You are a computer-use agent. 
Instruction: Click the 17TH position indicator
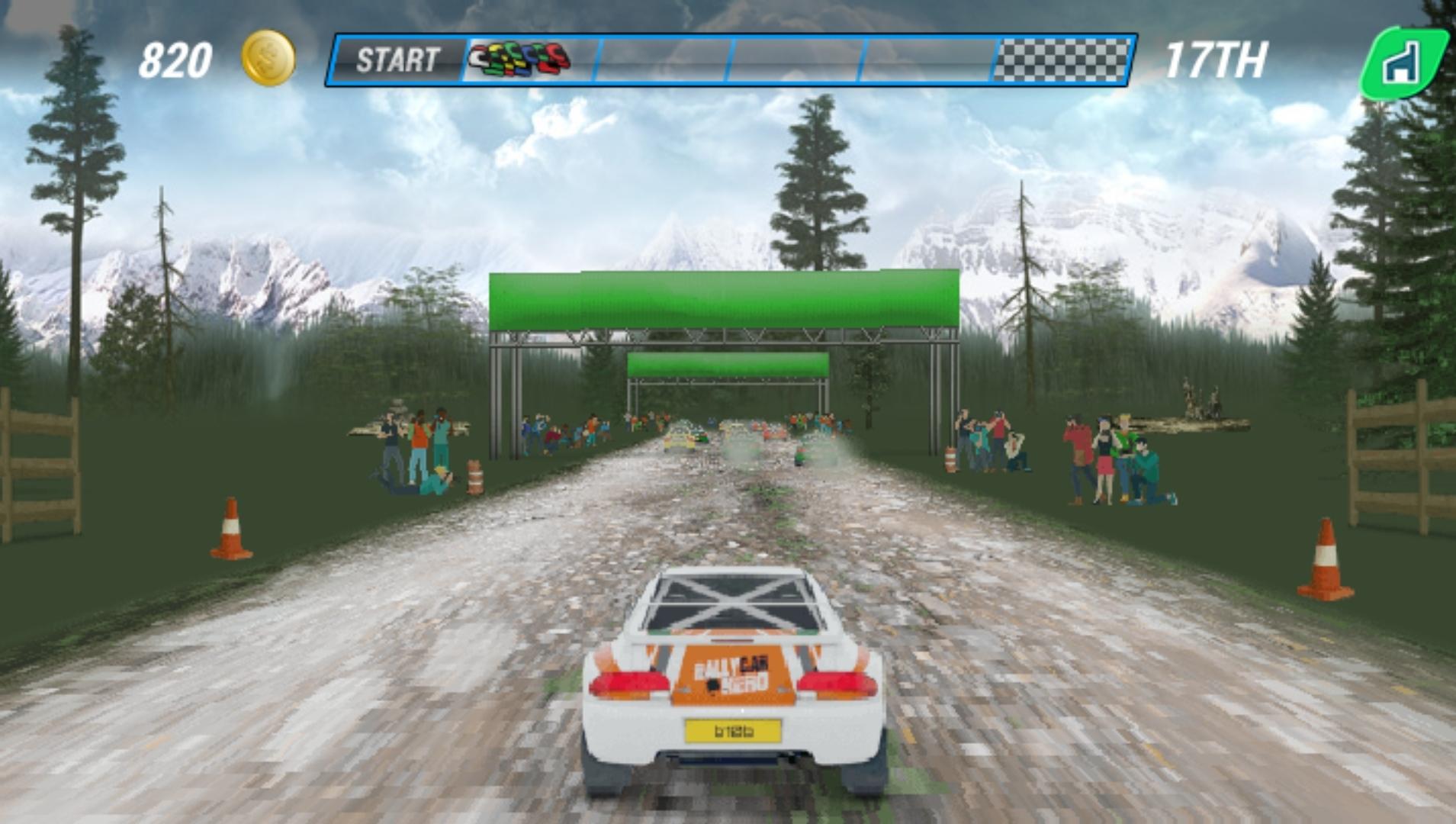[1216, 59]
